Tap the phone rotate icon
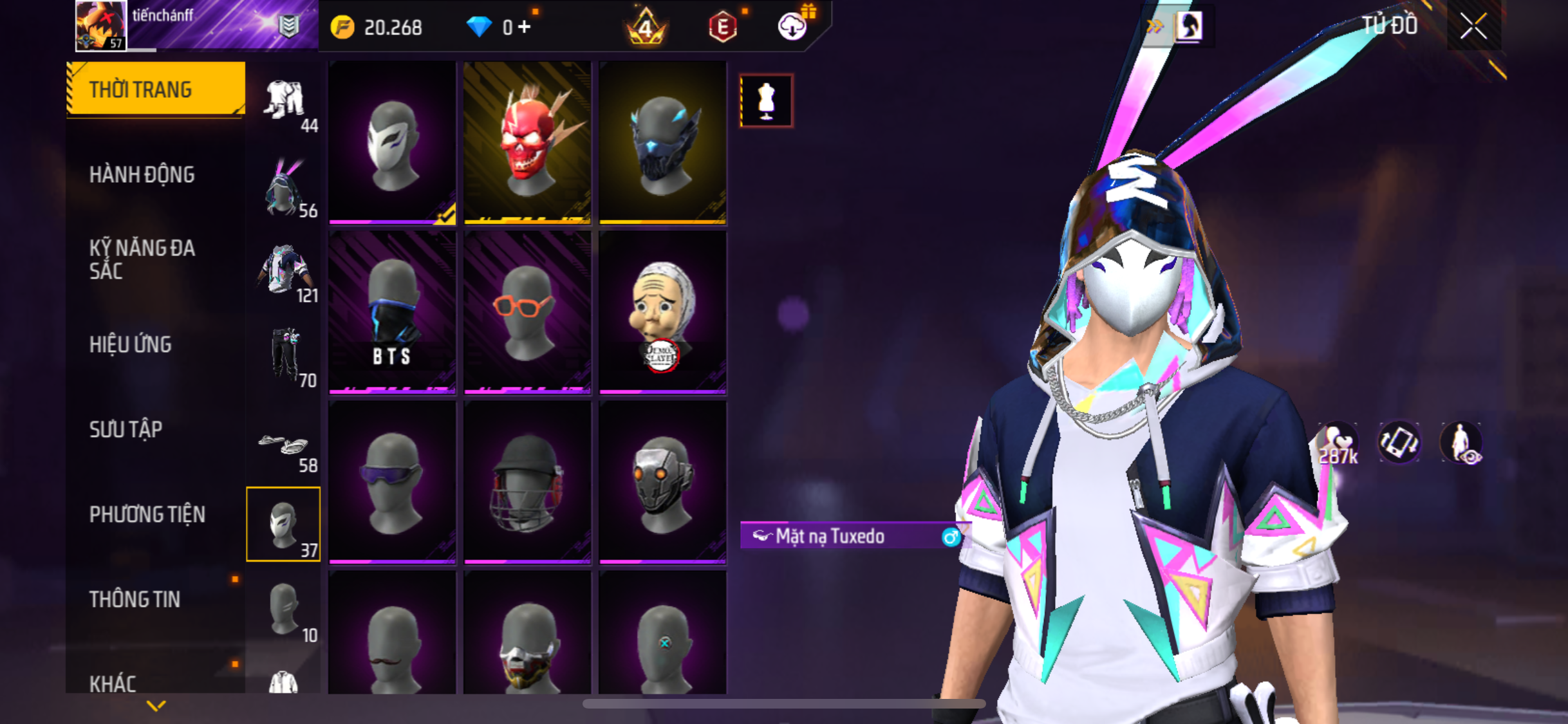The height and width of the screenshot is (724, 1568). [1399, 443]
